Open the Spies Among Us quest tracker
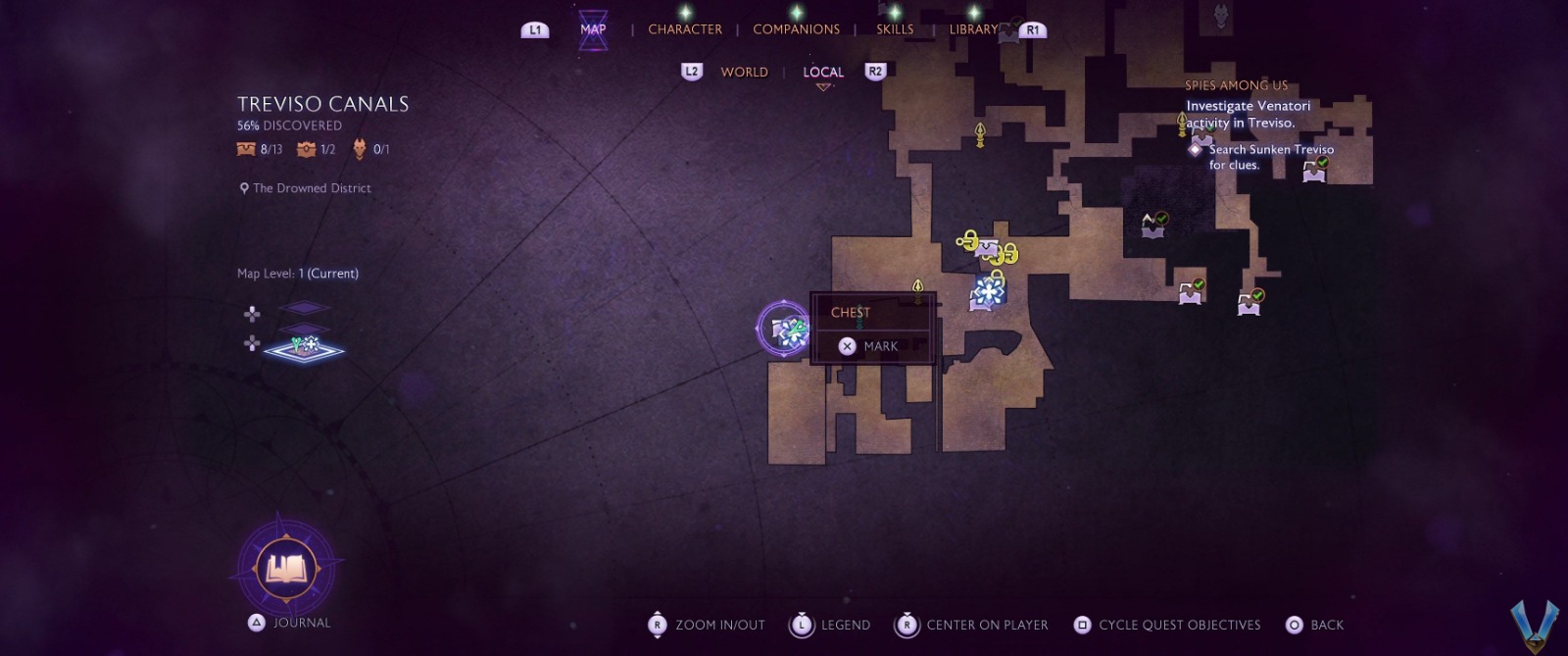The width and height of the screenshot is (1568, 656). click(x=1236, y=85)
